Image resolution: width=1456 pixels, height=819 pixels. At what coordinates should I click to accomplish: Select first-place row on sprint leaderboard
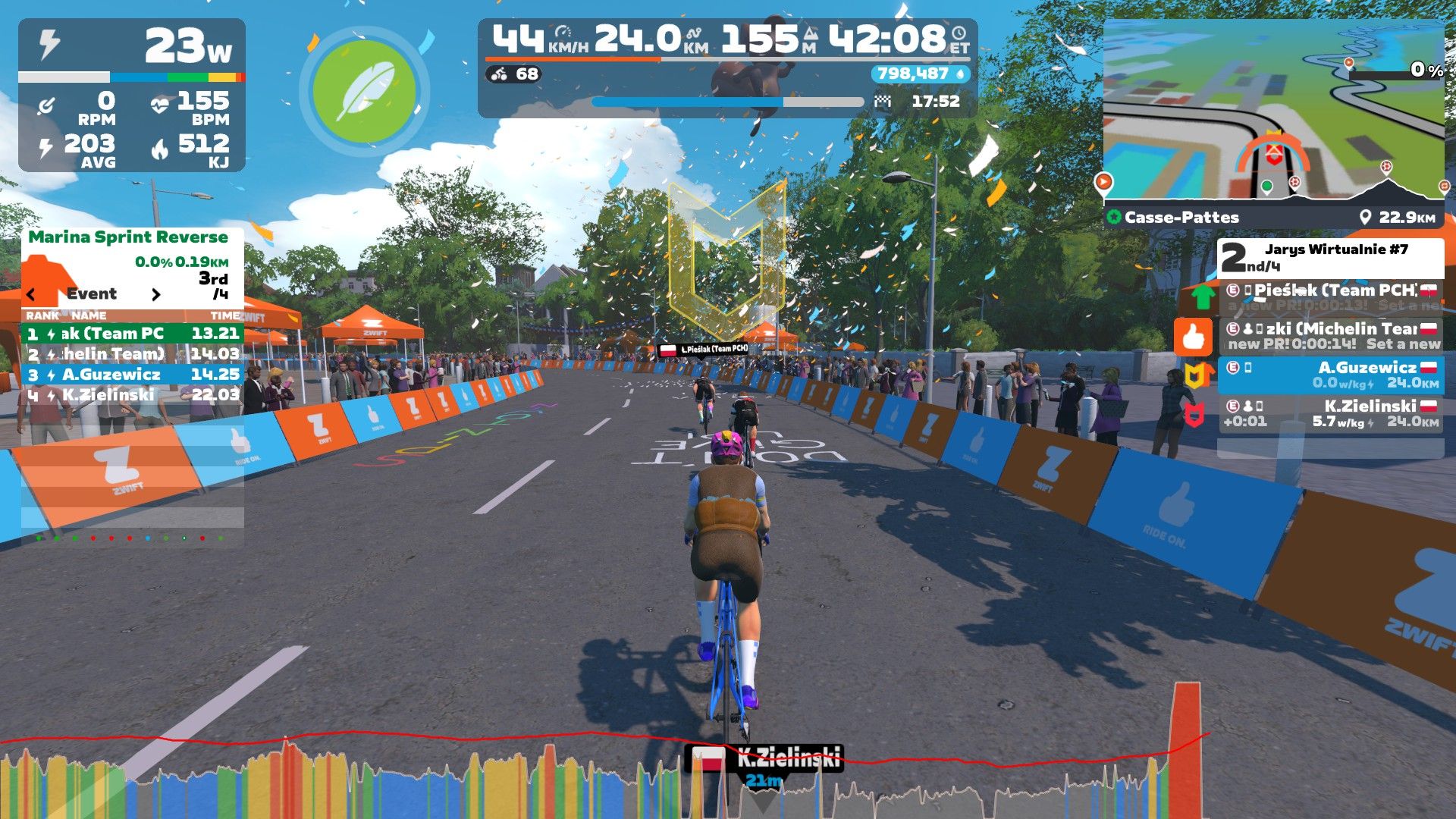(x=133, y=333)
